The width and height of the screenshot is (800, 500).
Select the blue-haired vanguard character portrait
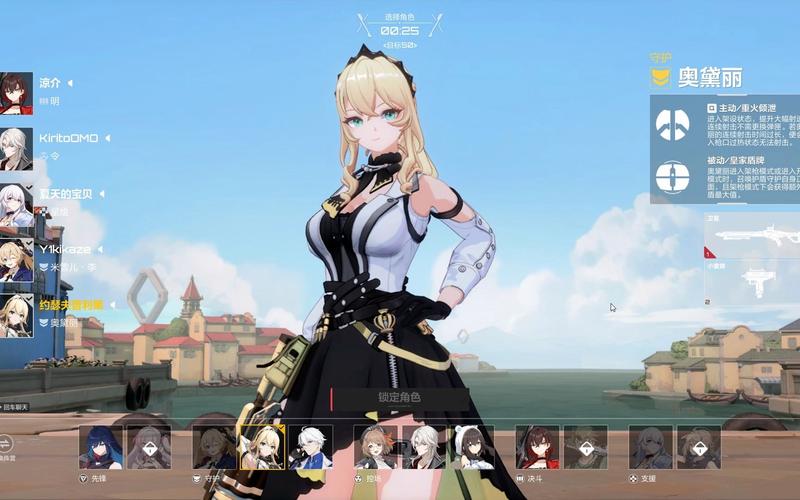[100, 447]
